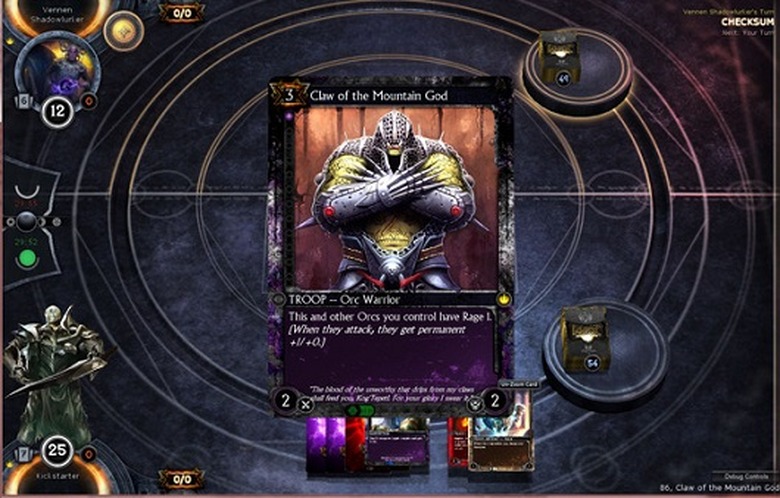Image resolution: width=780 pixels, height=498 pixels.
Task: Click the opponent's deck pile showing 49
Action: (560, 58)
